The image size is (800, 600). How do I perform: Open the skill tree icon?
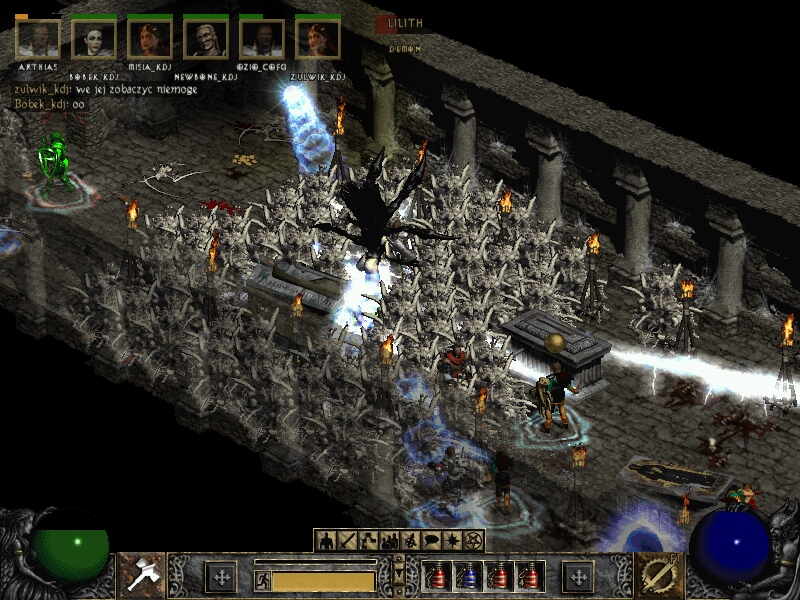368,541
